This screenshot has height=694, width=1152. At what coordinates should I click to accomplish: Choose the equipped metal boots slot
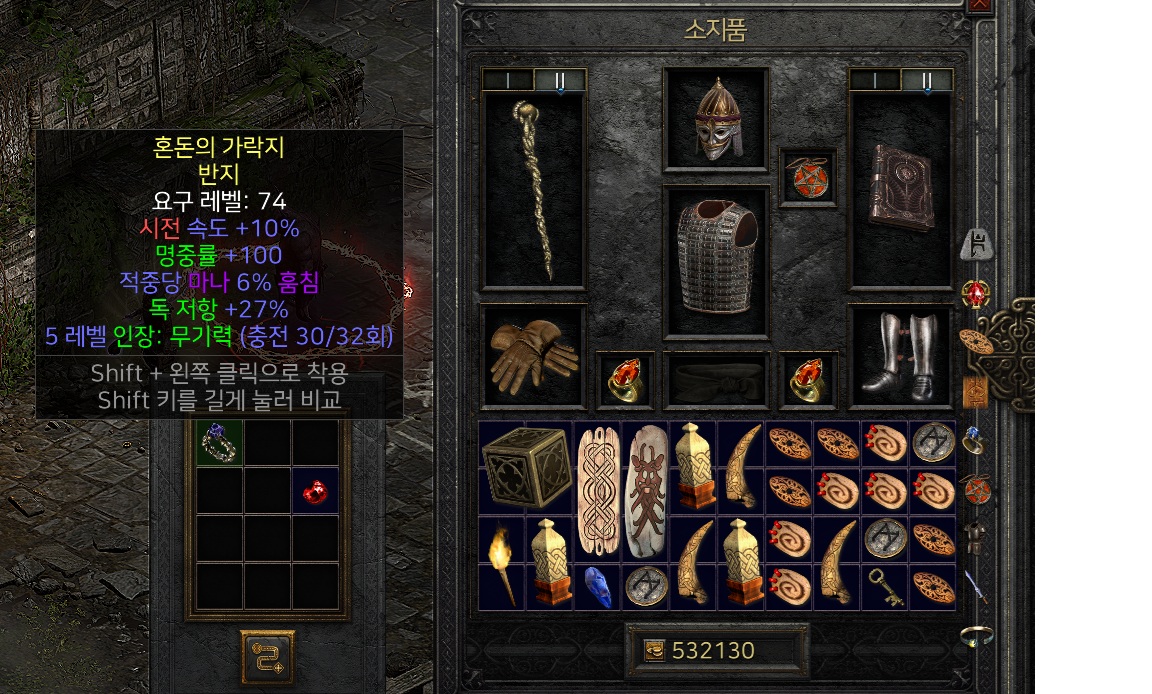click(901, 356)
